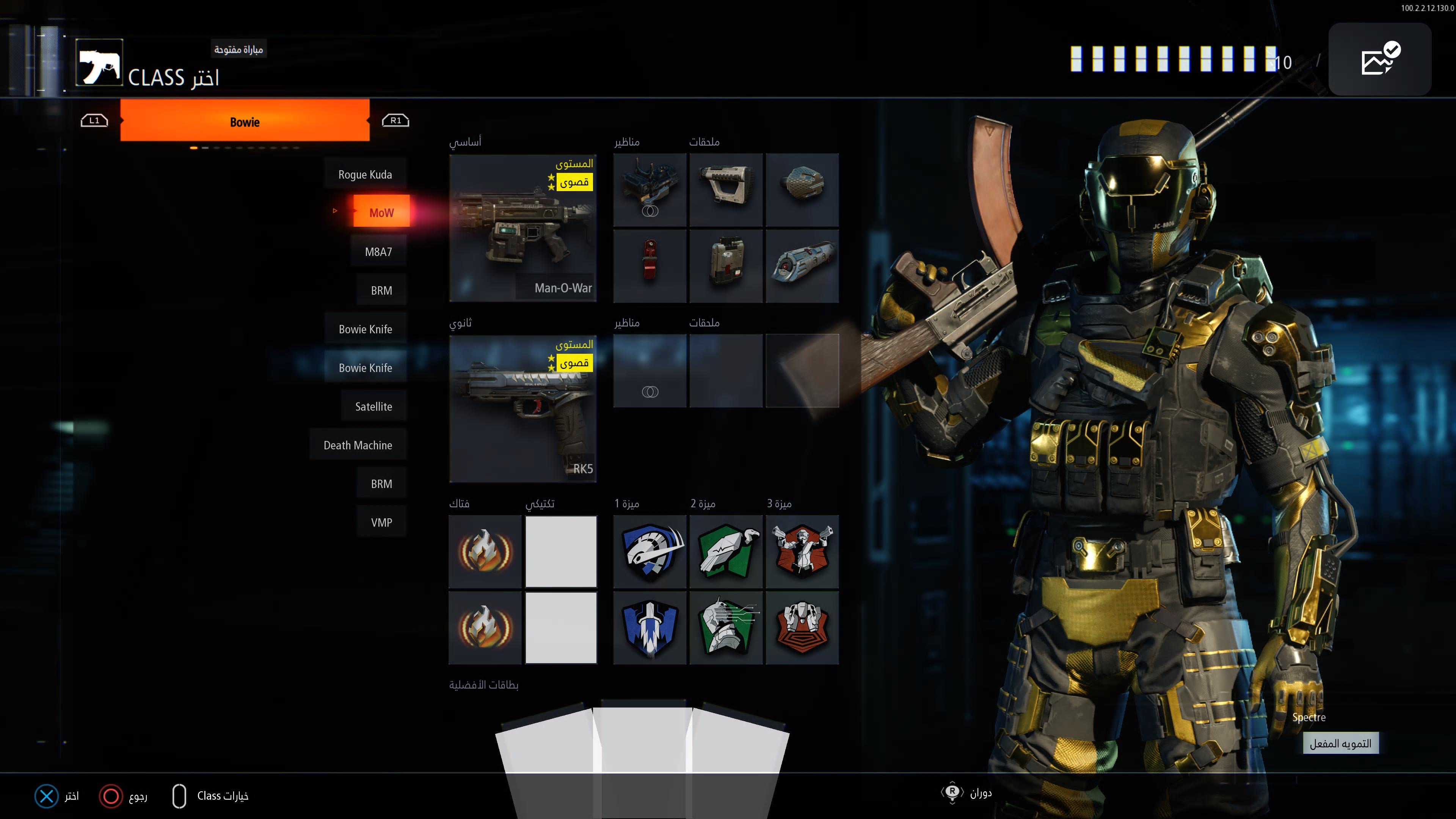Select the Satellite class
This screenshot has width=1456, height=819.
pyautogui.click(x=373, y=406)
